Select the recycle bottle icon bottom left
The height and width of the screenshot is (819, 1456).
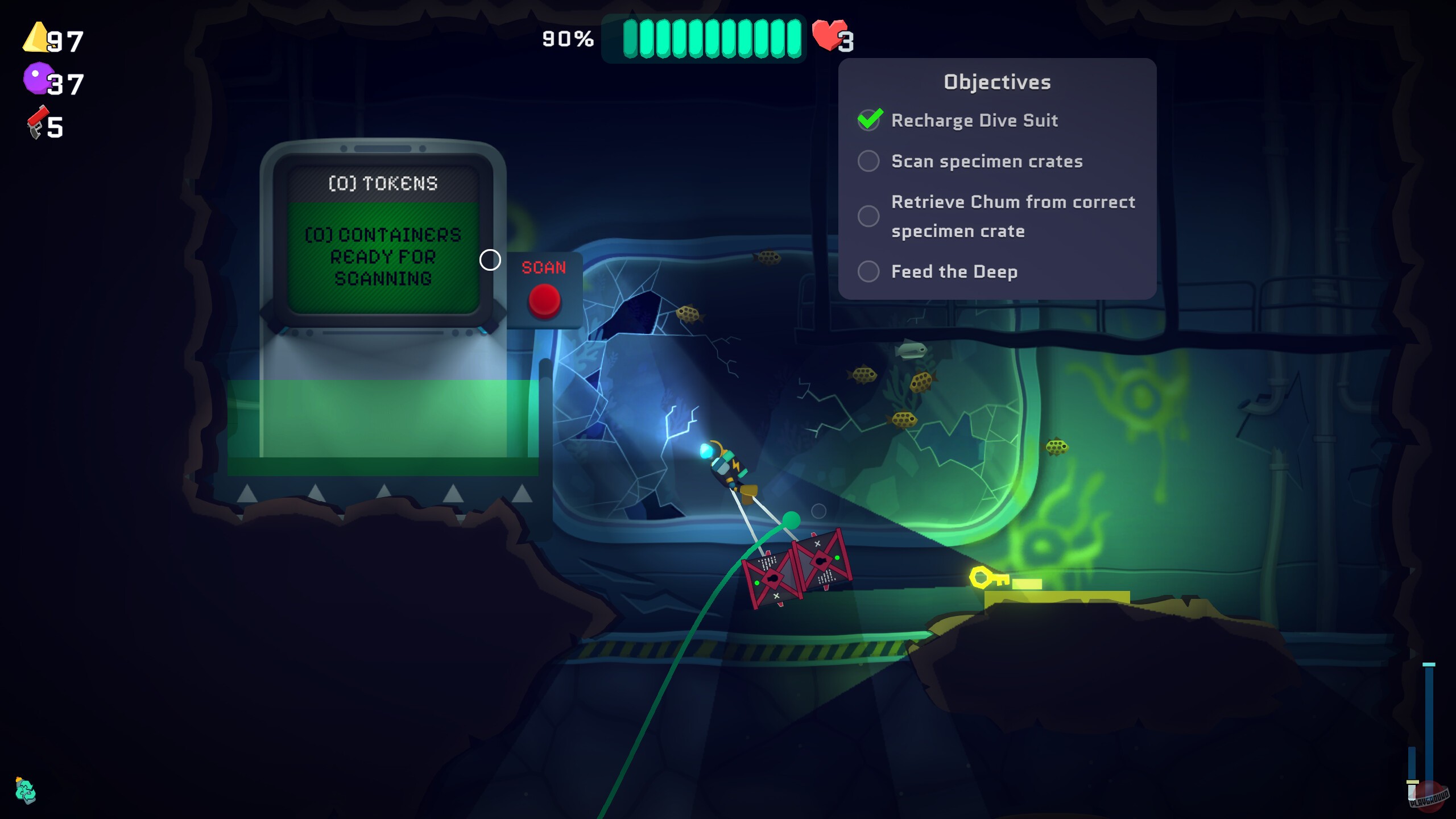point(24,789)
